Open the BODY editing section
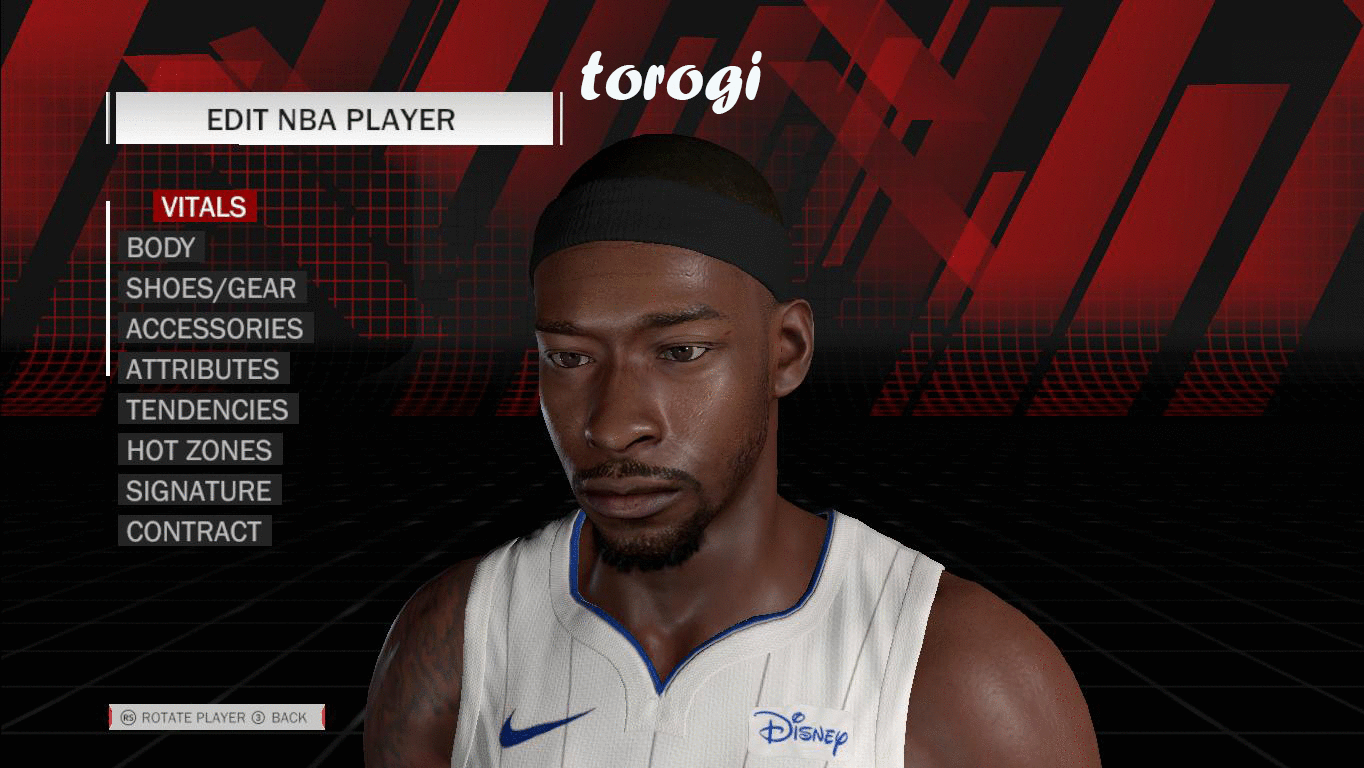 [160, 247]
